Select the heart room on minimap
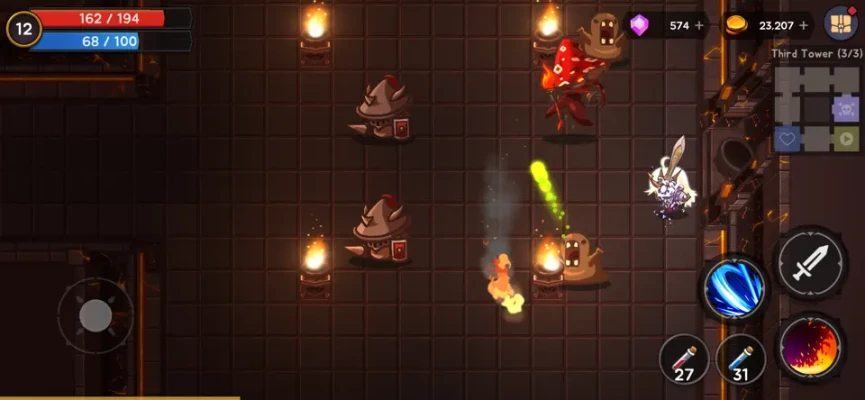This screenshot has width=865, height=400. pos(788,139)
